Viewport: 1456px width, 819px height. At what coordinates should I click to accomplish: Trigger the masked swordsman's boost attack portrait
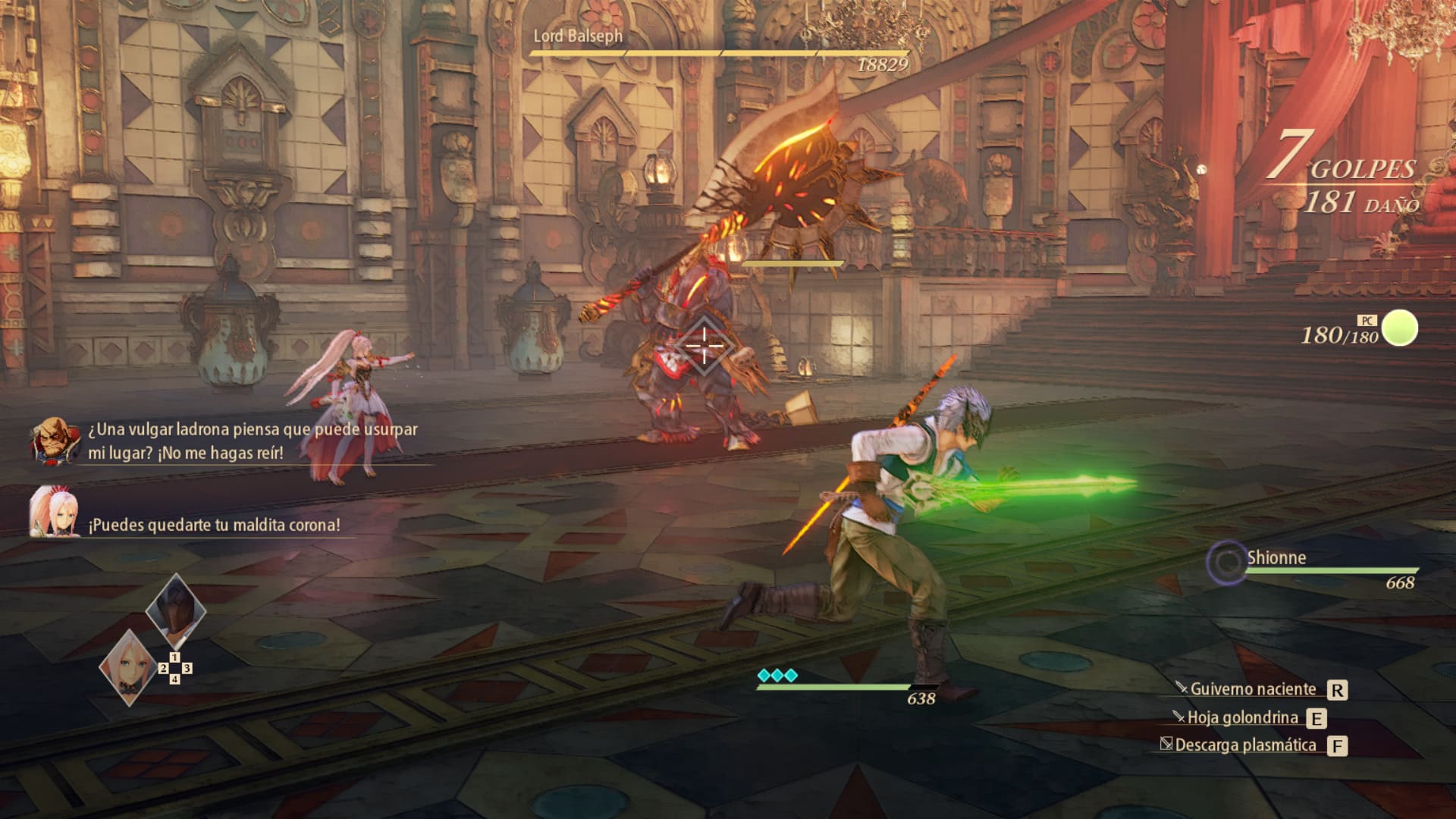(x=175, y=609)
